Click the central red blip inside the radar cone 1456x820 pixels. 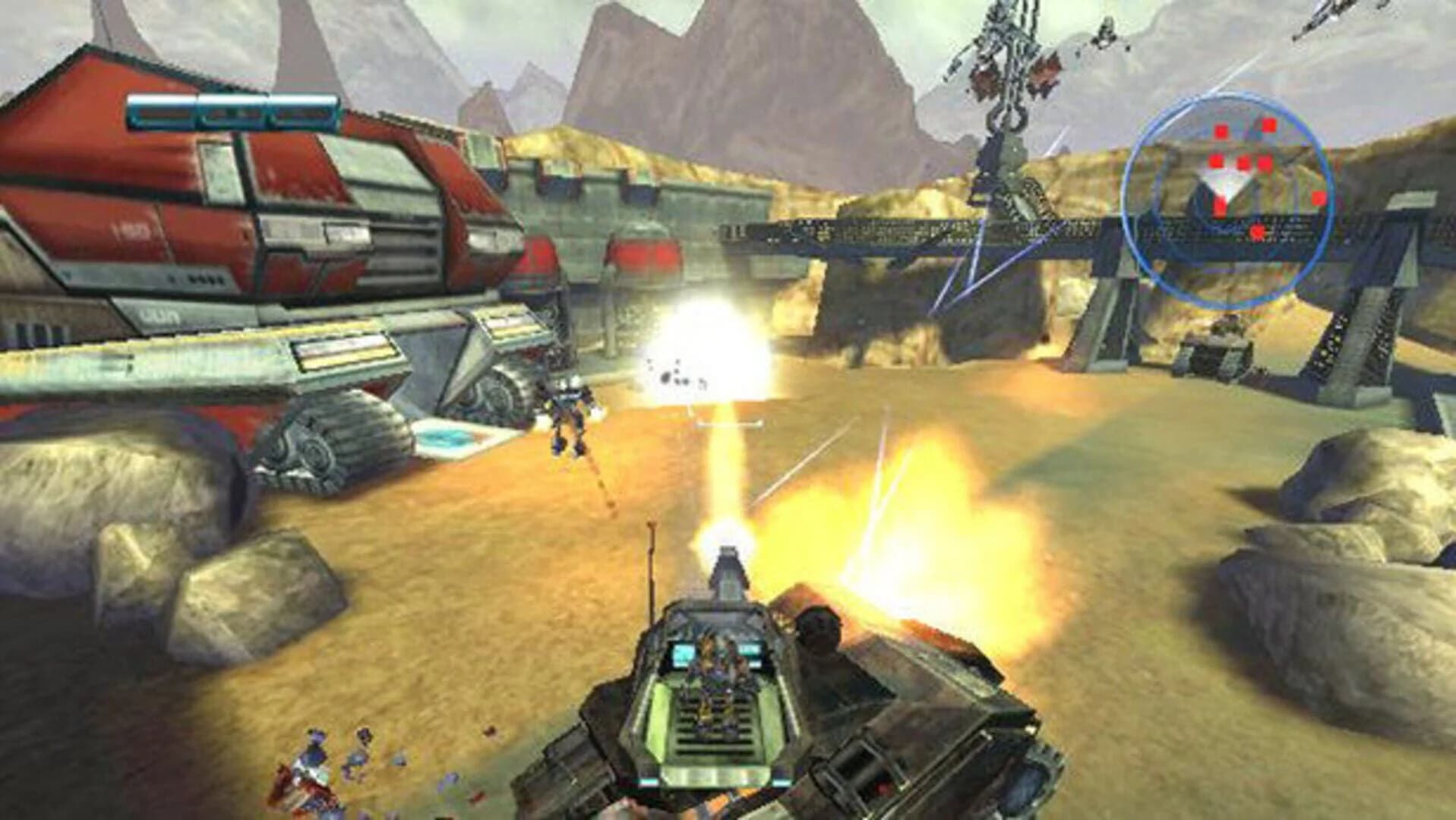pos(1220,205)
